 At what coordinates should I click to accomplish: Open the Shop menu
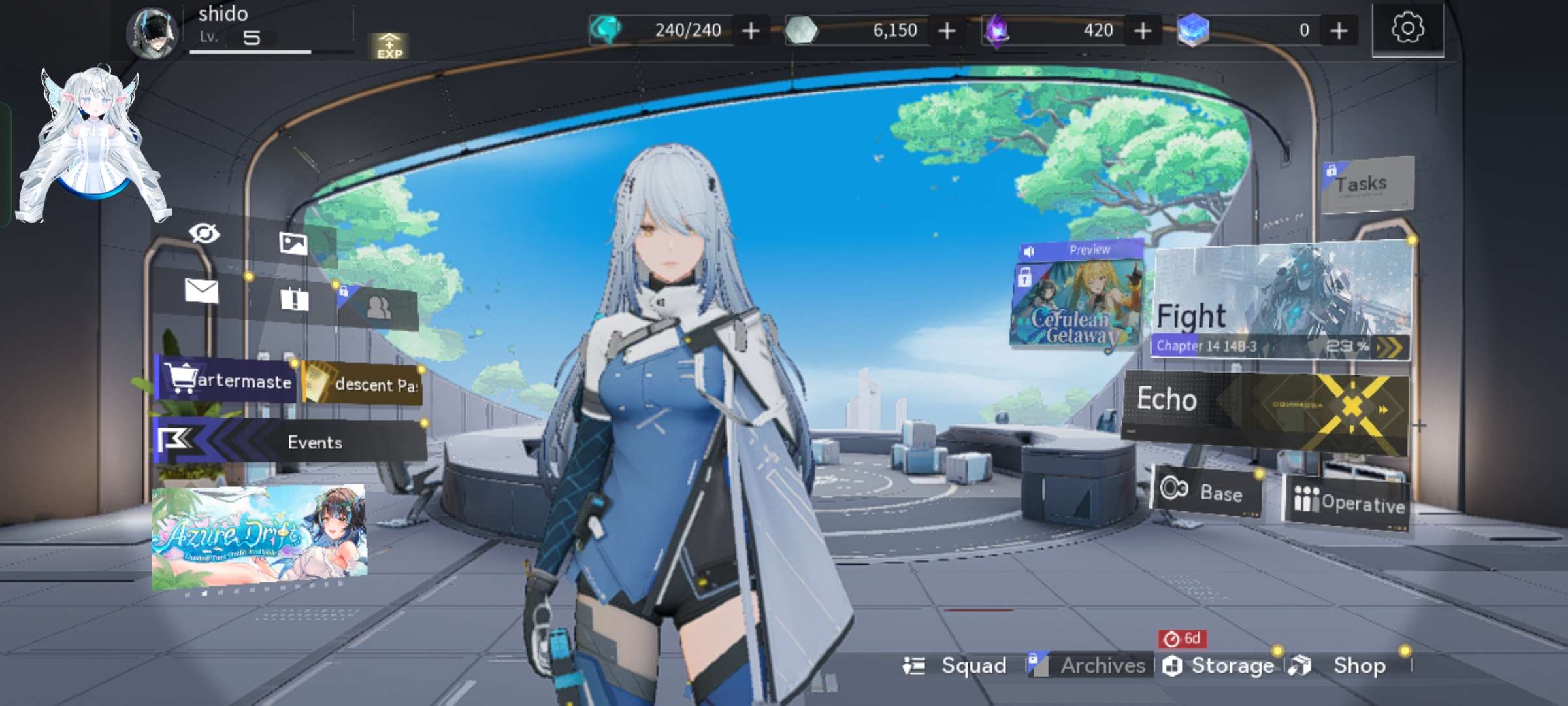click(1347, 665)
